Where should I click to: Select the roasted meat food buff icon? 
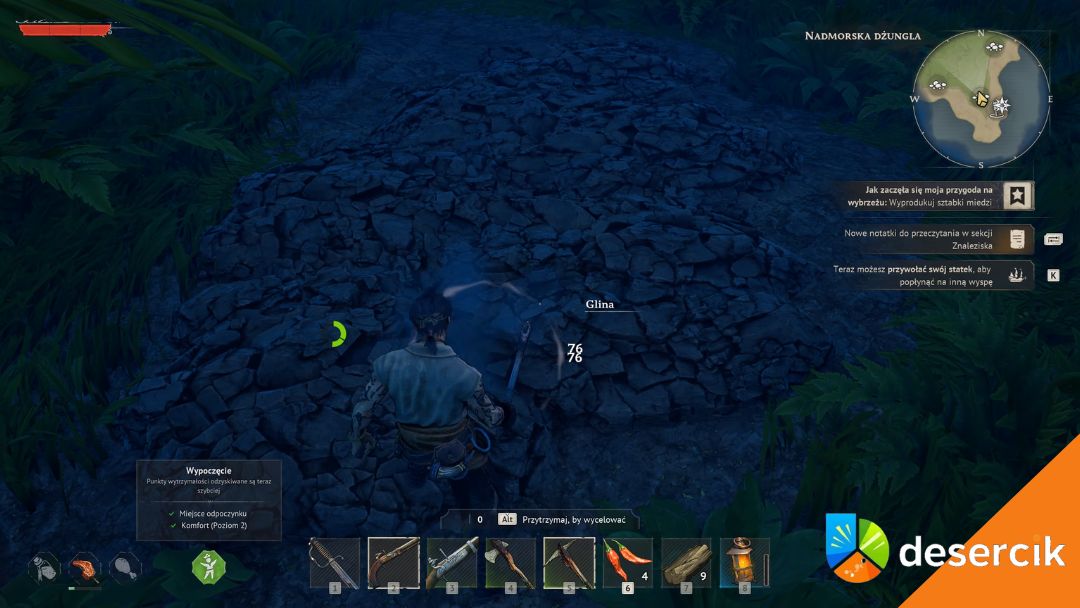click(x=85, y=568)
